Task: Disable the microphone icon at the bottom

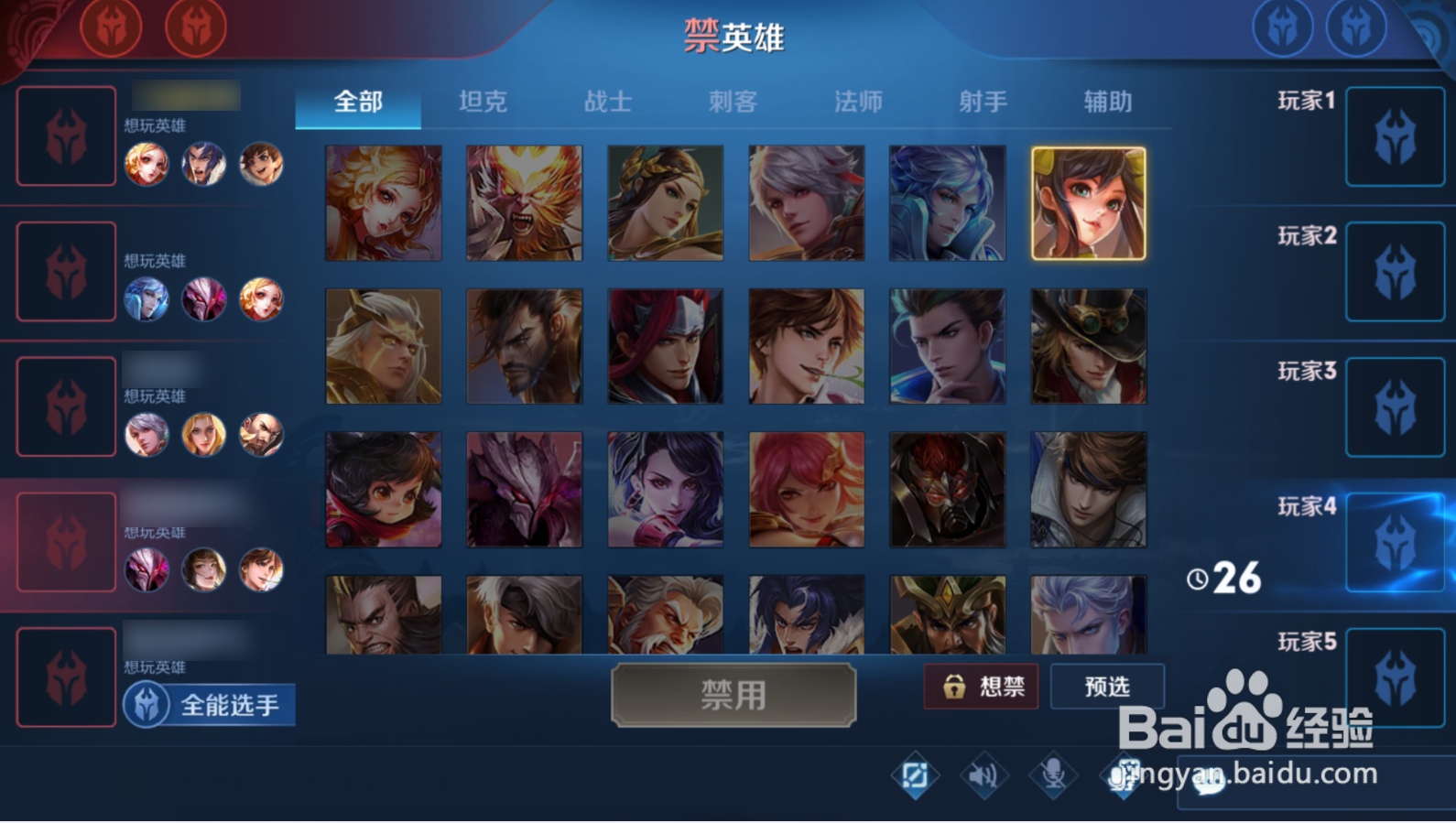Action: pyautogui.click(x=1053, y=776)
